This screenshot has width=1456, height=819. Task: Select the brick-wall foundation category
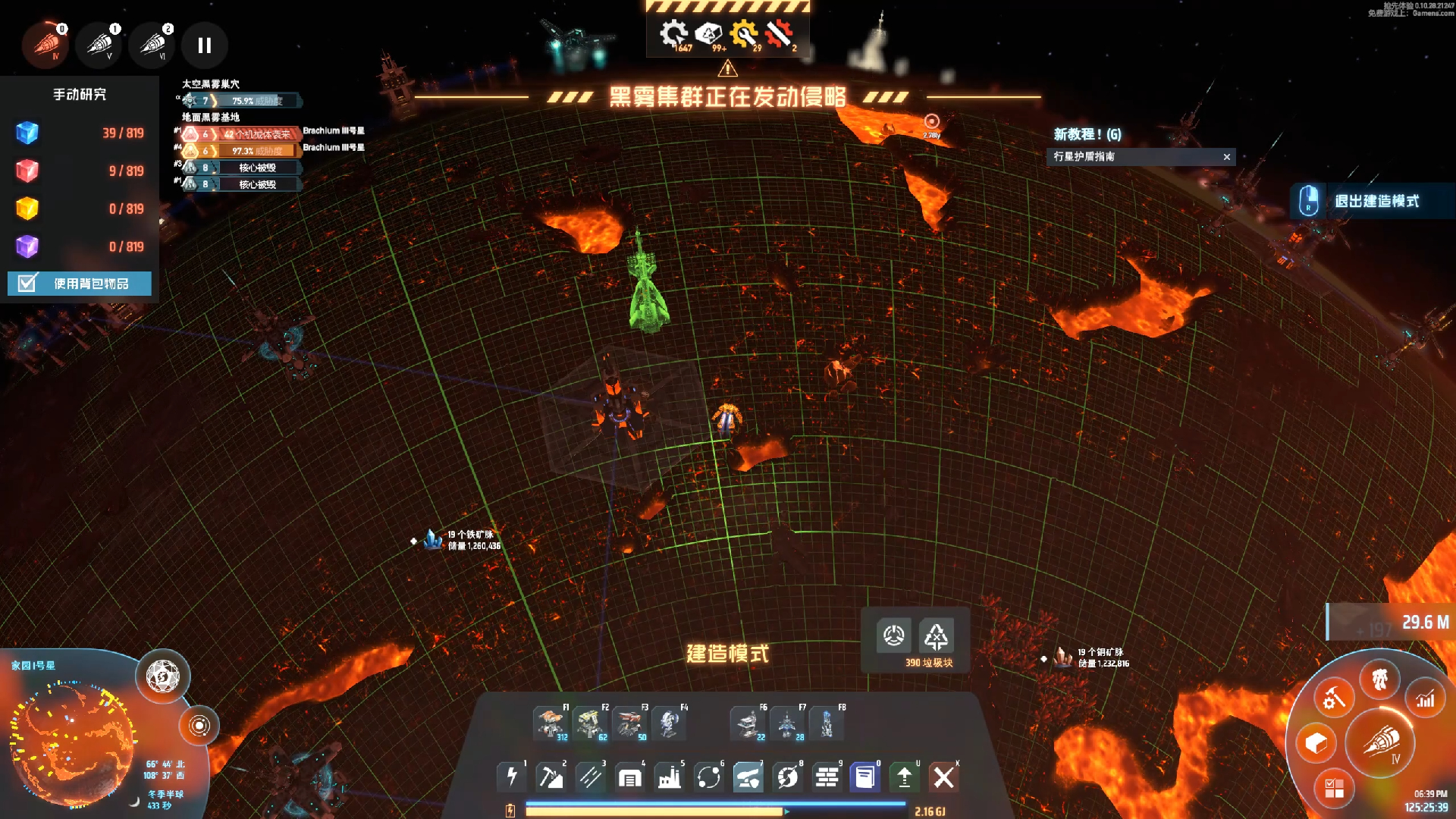pyautogui.click(x=827, y=777)
